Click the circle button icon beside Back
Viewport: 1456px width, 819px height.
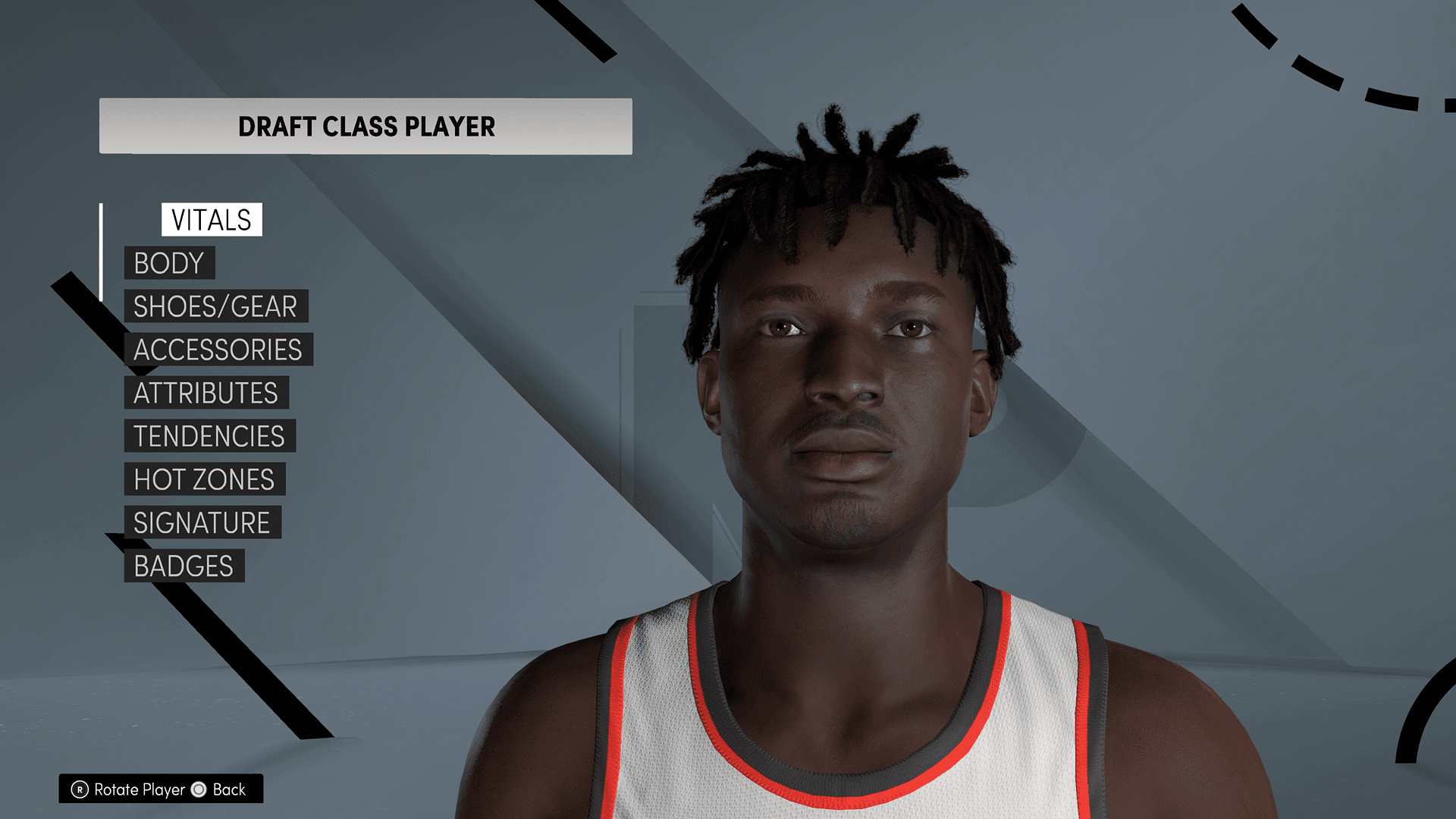click(x=199, y=790)
